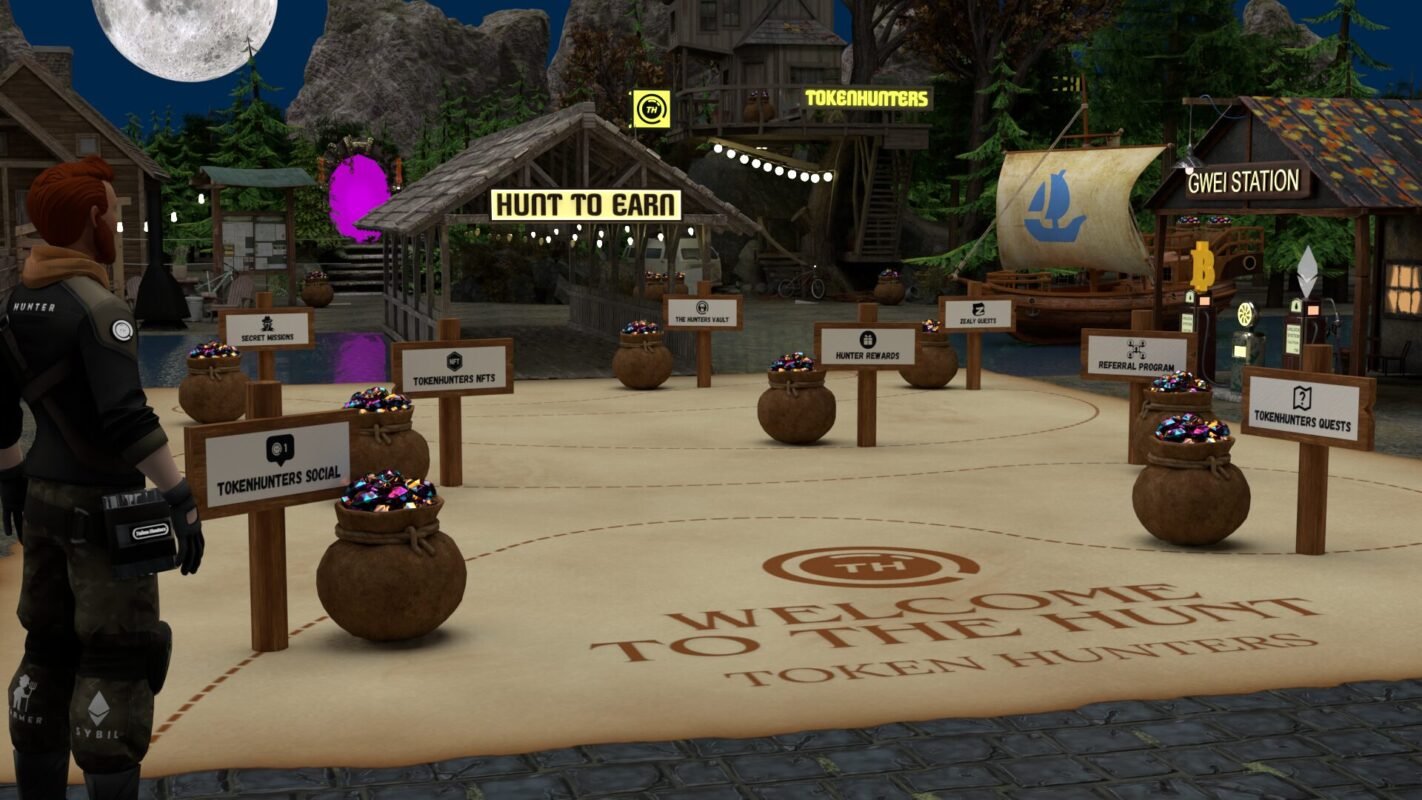Open the Referral Program sign
This screenshot has height=800, width=1422.
[x=1138, y=355]
